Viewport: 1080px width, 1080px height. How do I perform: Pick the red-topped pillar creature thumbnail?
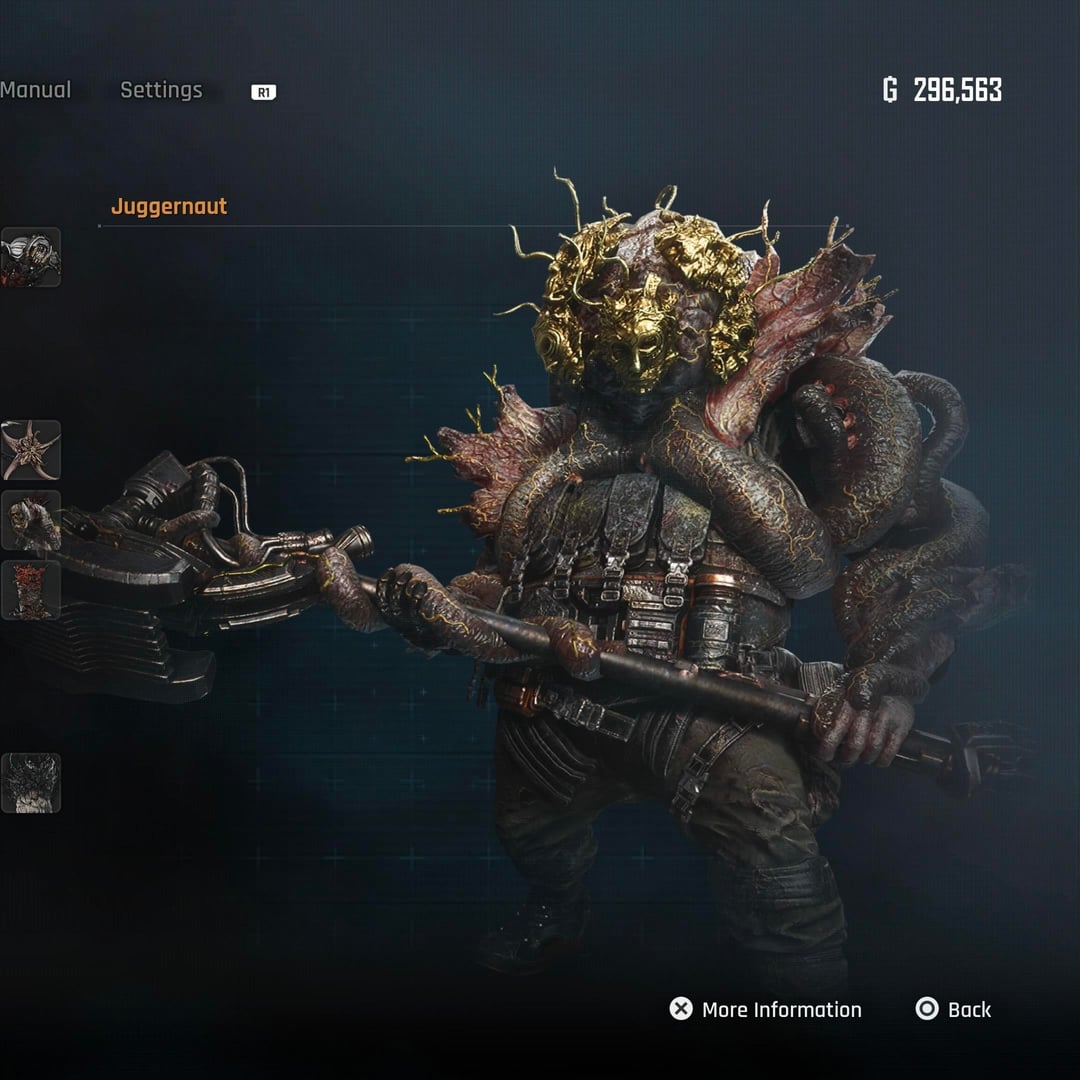(31, 590)
